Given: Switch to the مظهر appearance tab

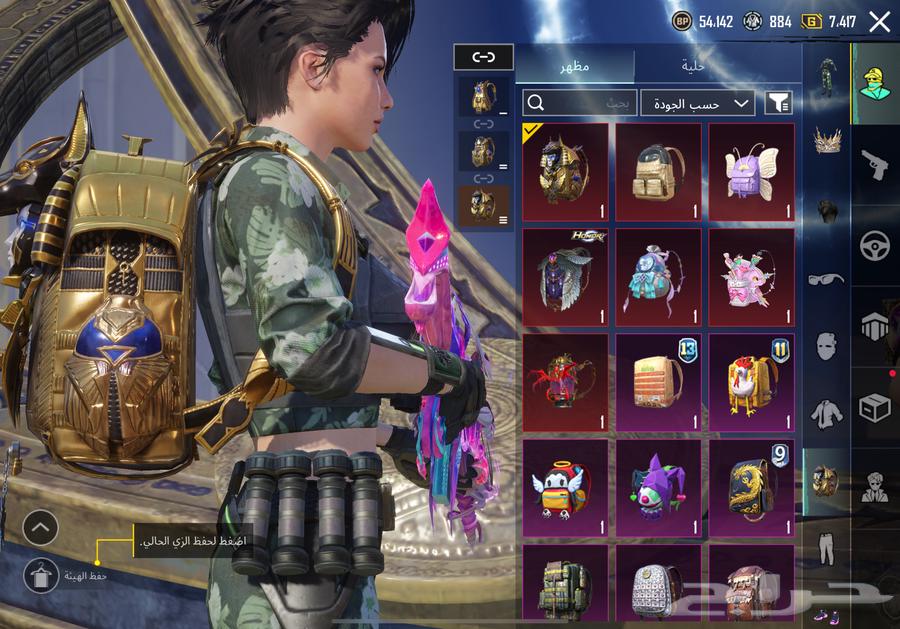Looking at the screenshot, I should click(574, 66).
